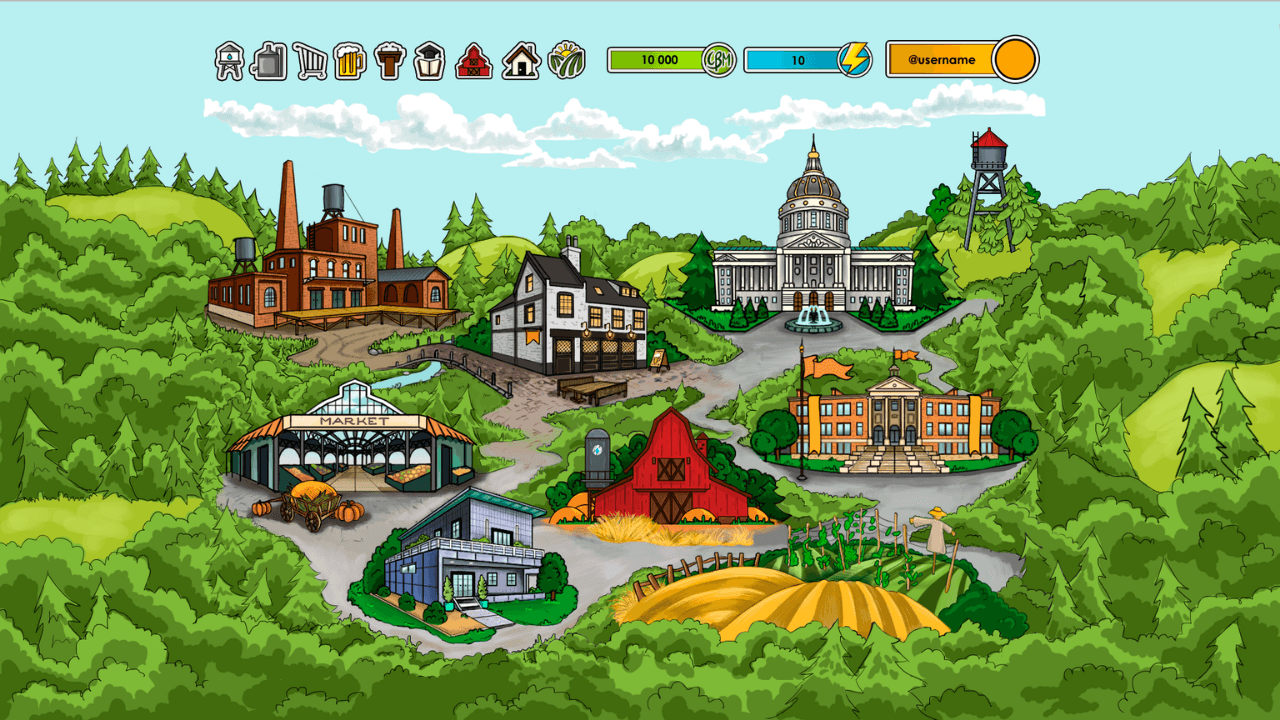Screen dimensions: 1280x720
Task: Open the green farm field icon
Action: pyautogui.click(x=567, y=60)
